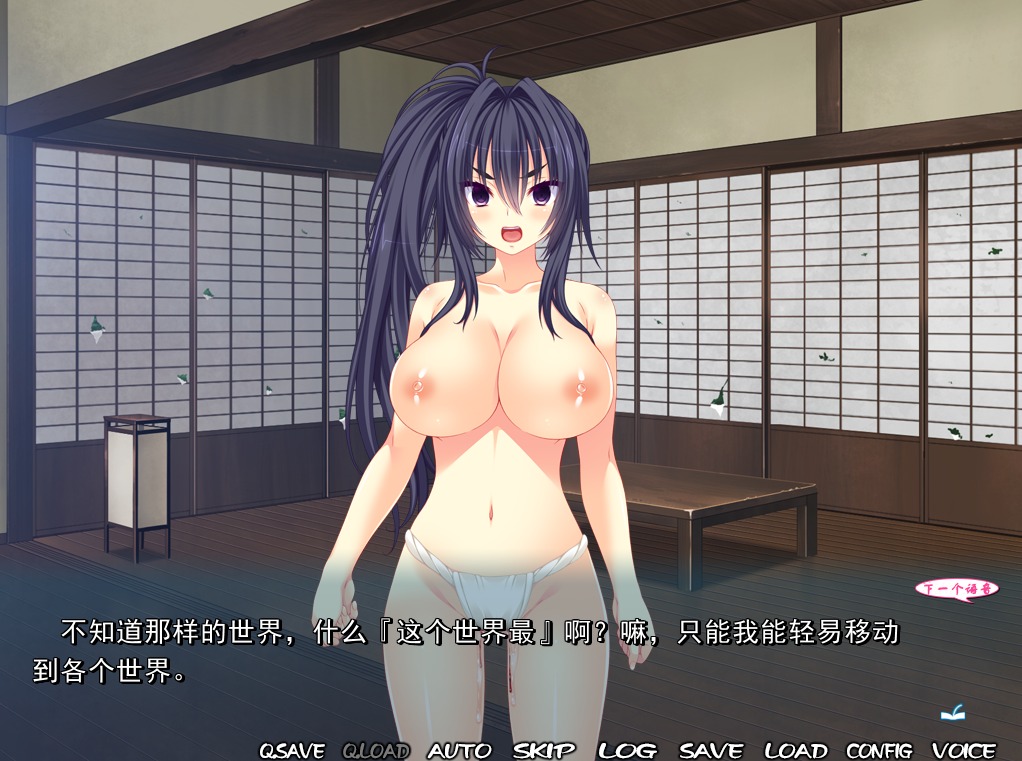Activate SKIP to fast-forward dialogue
This screenshot has width=1022, height=761.
coord(545,750)
